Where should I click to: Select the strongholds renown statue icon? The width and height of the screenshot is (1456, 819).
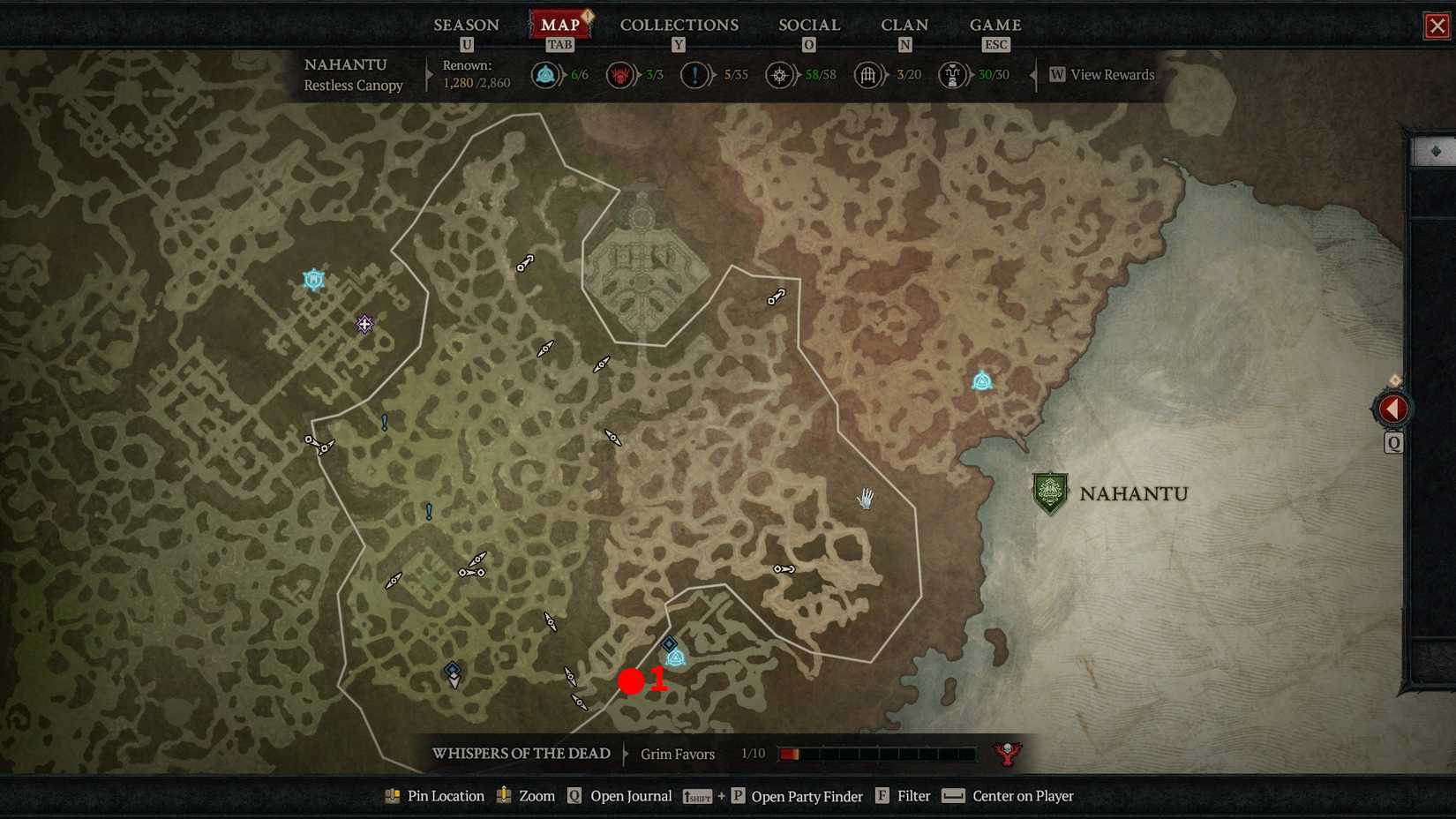pos(952,75)
